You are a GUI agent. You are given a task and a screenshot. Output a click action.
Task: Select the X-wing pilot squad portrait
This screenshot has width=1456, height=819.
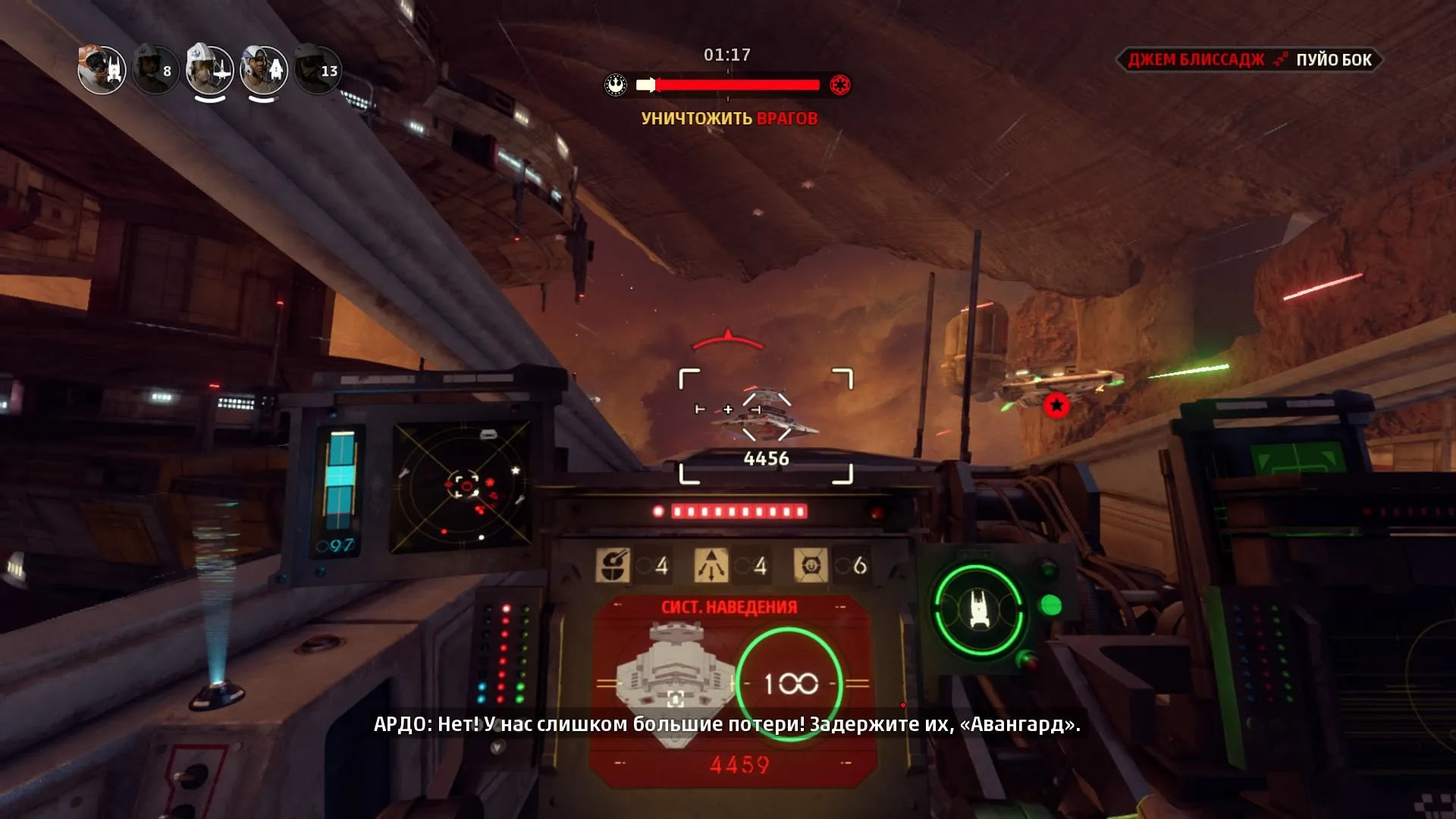click(x=210, y=71)
